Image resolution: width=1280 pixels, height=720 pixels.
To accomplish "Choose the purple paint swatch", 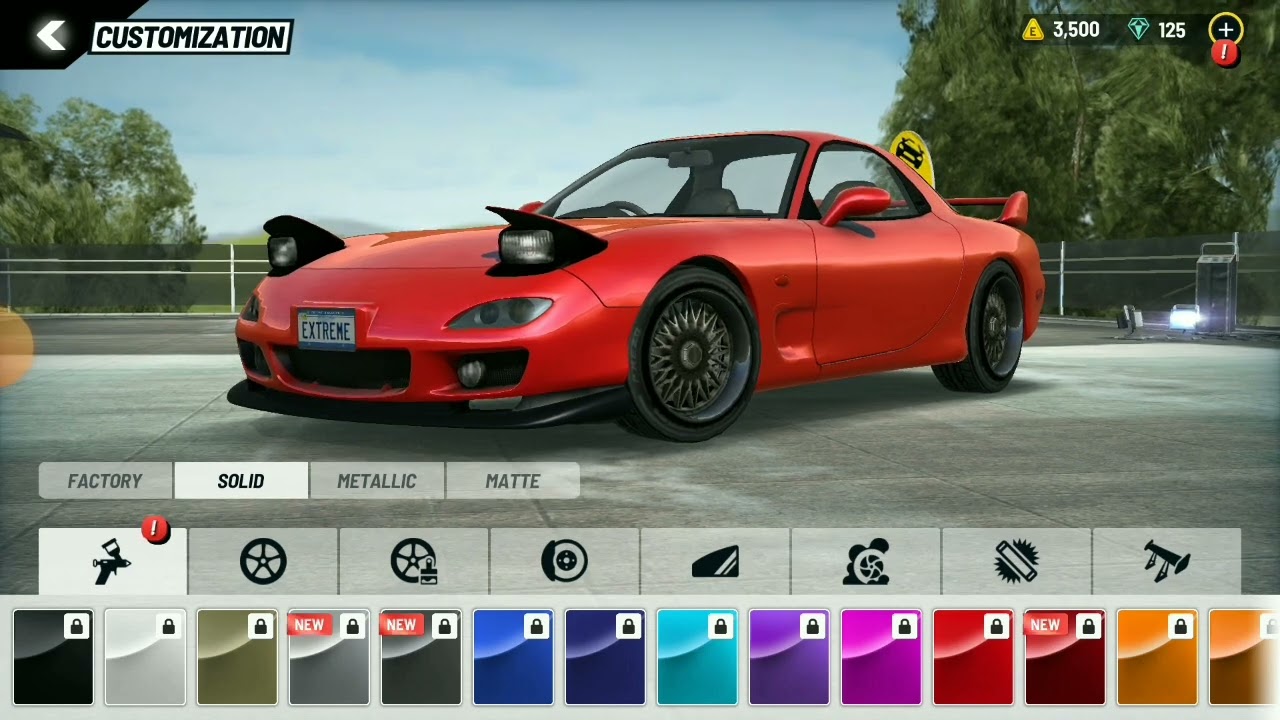I will tap(789, 658).
